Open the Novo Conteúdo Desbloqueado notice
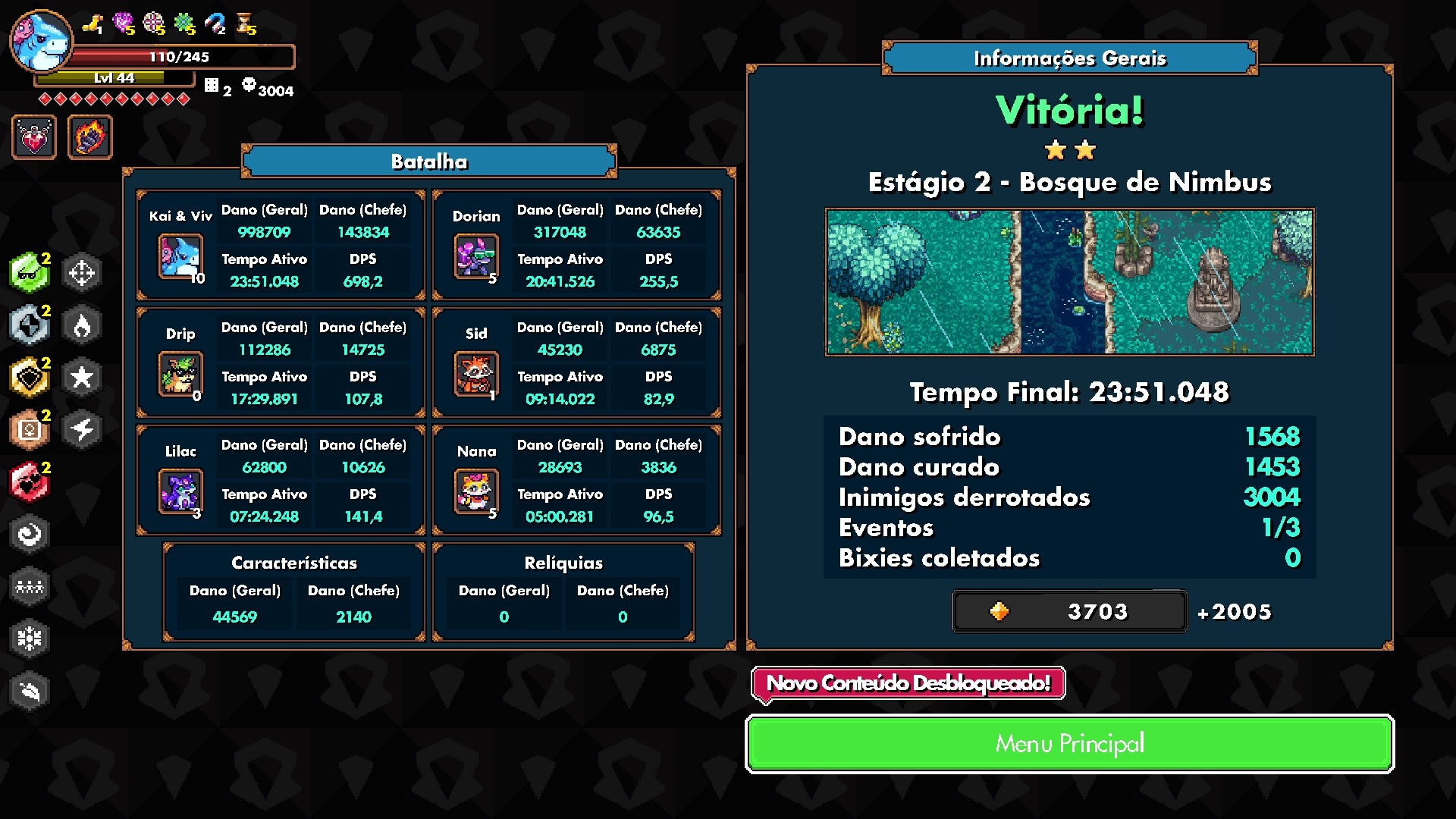1456x819 pixels. pyautogui.click(x=908, y=683)
